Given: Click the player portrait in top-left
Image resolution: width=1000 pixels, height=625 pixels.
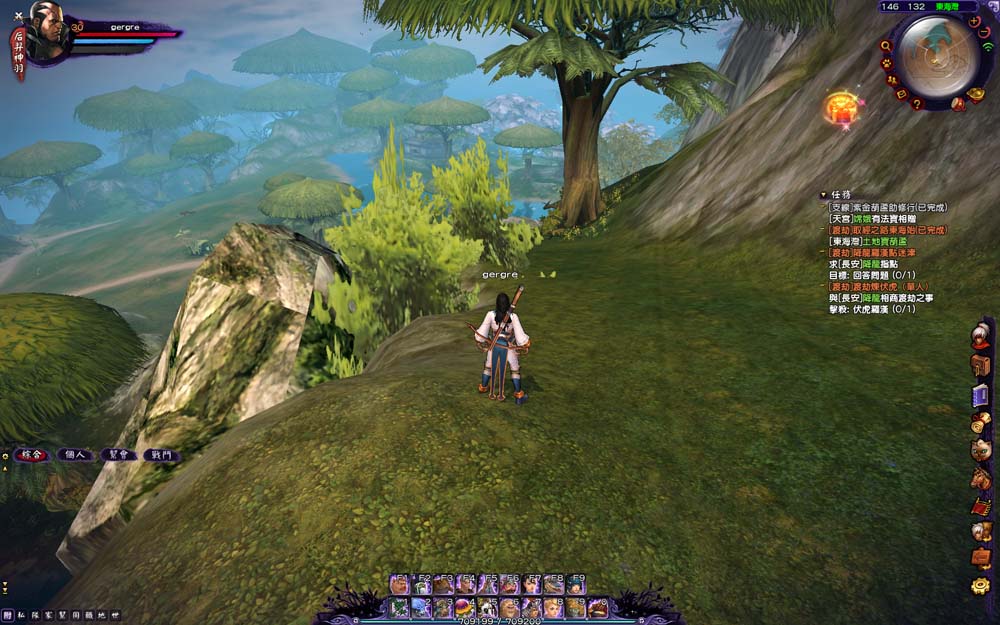Looking at the screenshot, I should point(47,28).
